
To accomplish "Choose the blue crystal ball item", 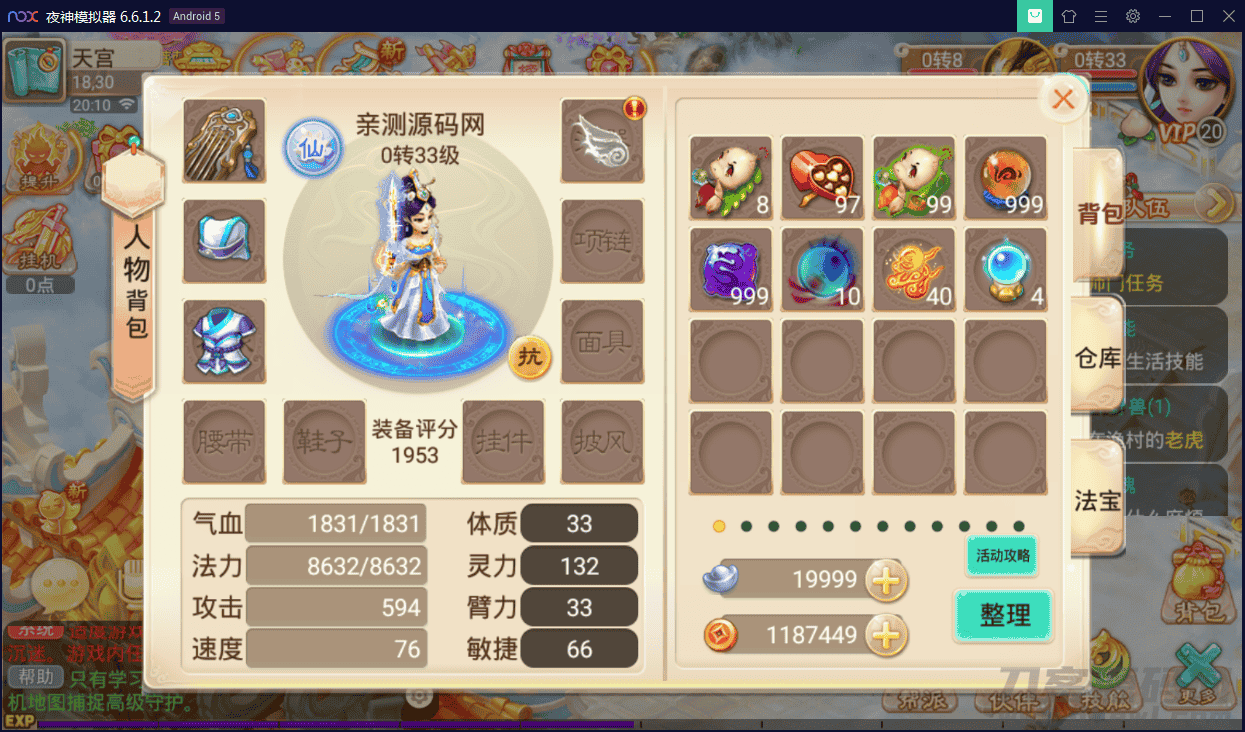I will click(x=1005, y=269).
